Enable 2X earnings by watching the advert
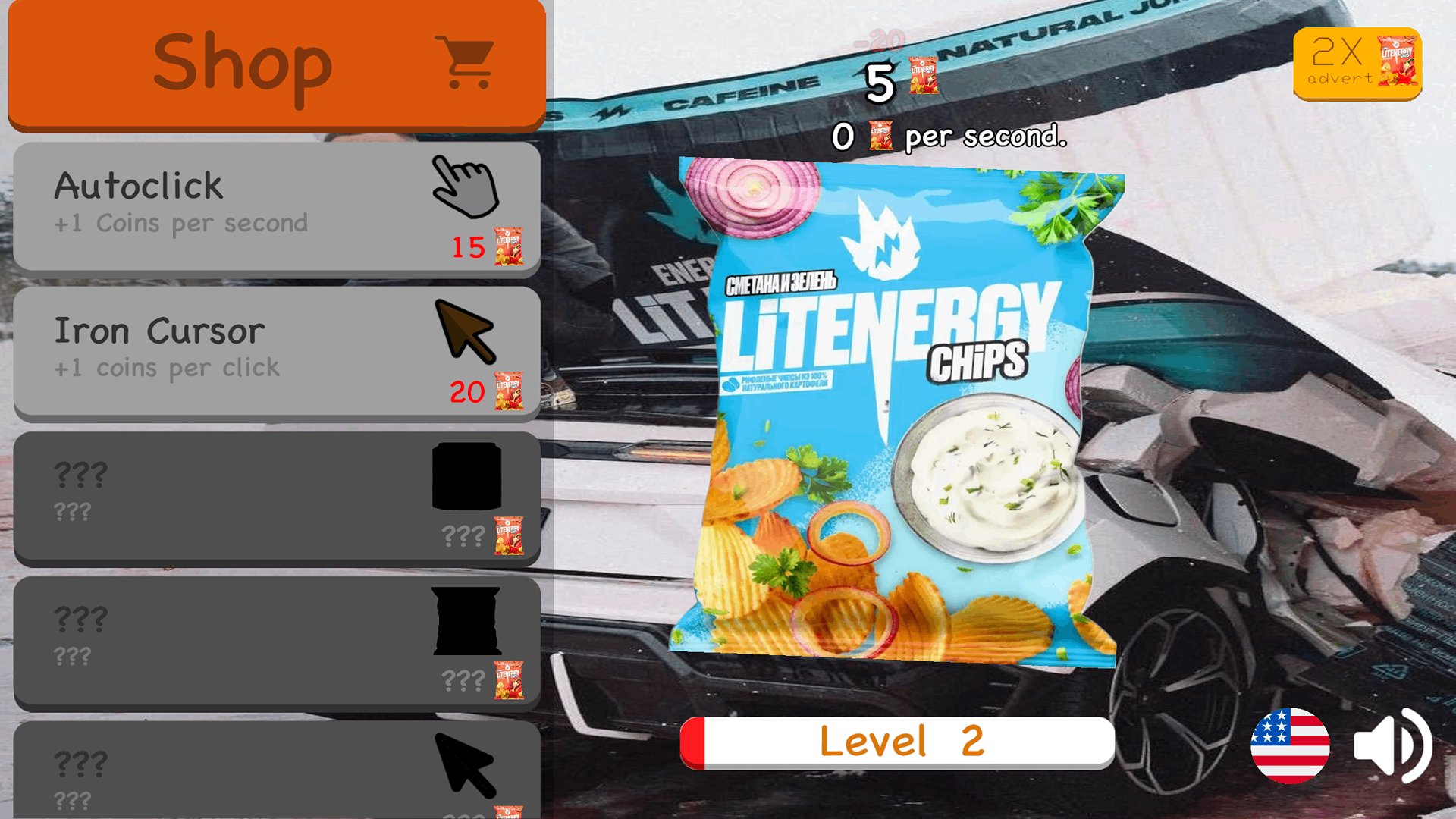 (1357, 64)
